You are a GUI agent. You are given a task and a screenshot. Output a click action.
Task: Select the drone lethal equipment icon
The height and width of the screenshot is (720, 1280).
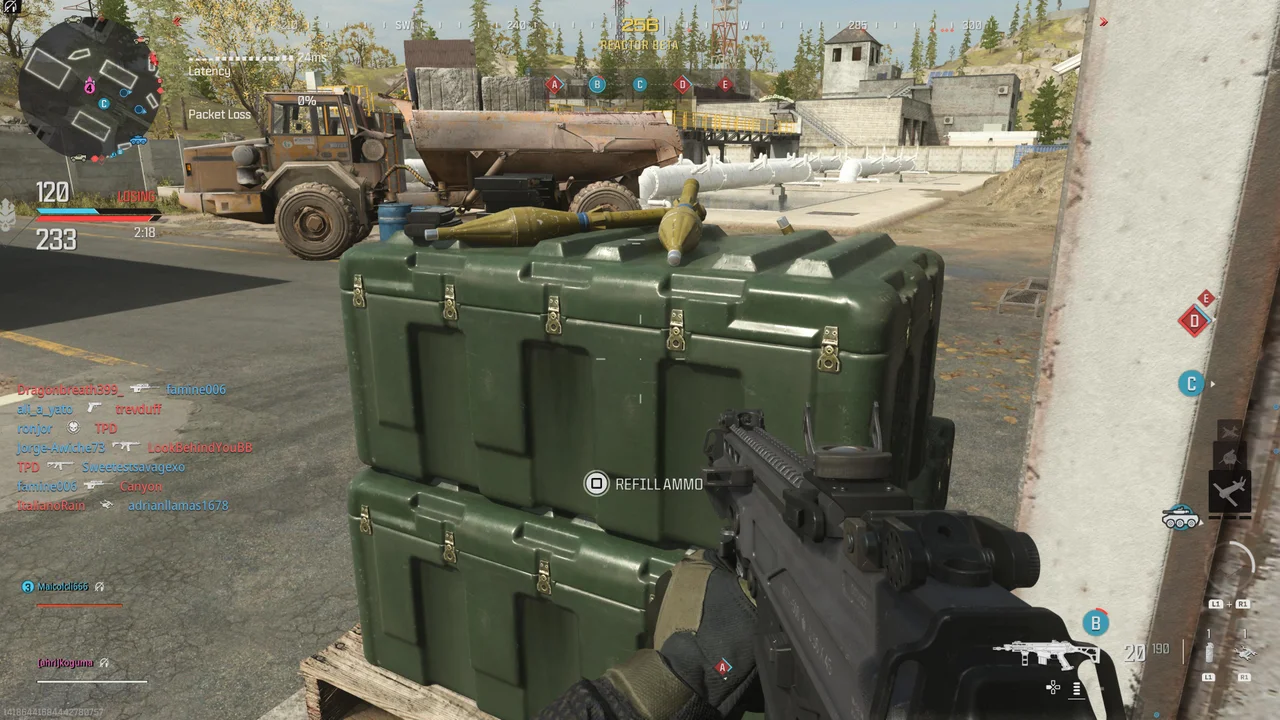tap(1245, 653)
